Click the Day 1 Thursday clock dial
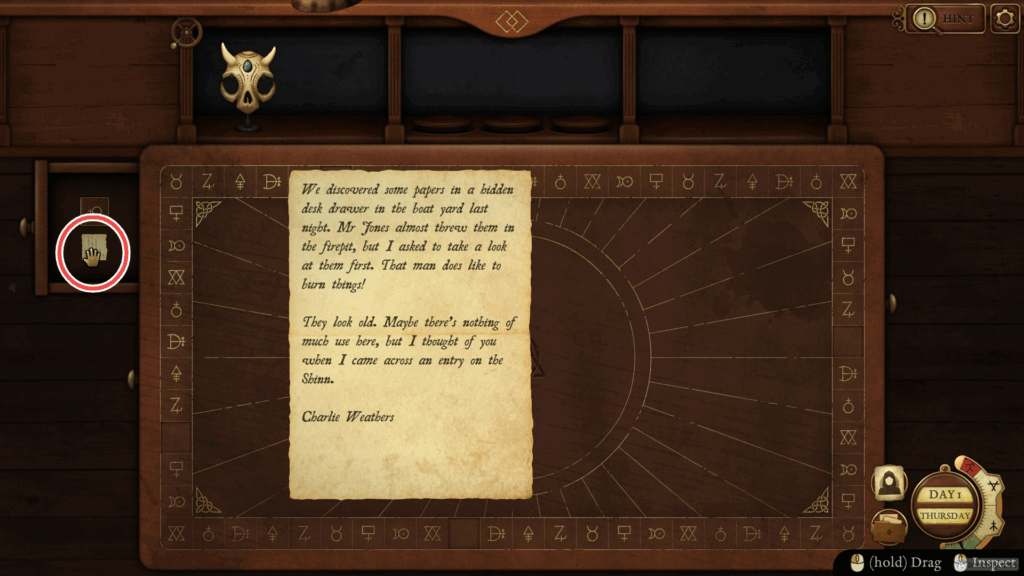 coord(945,506)
